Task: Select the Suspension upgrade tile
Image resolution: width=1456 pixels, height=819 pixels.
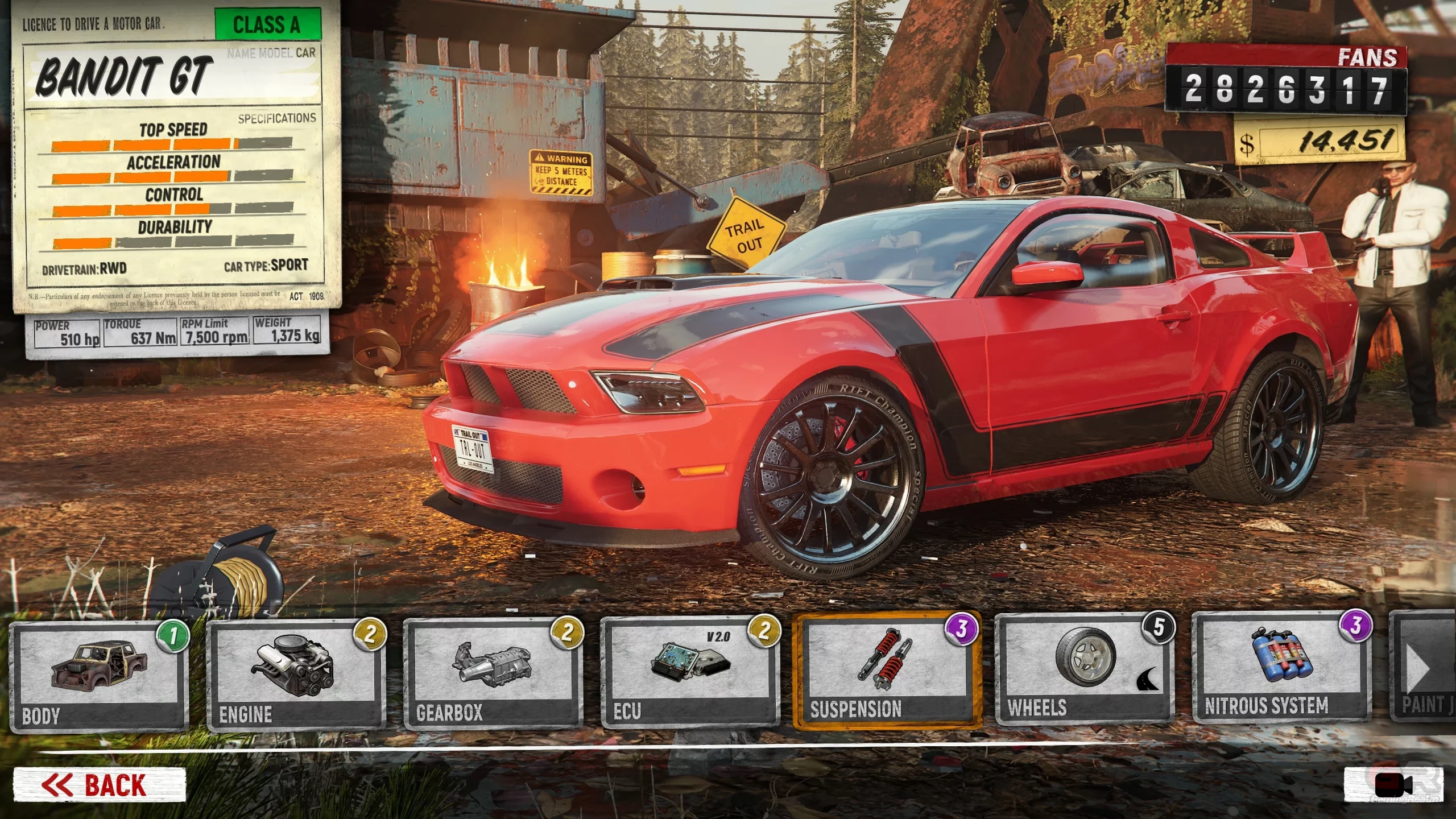Action: coord(887,671)
